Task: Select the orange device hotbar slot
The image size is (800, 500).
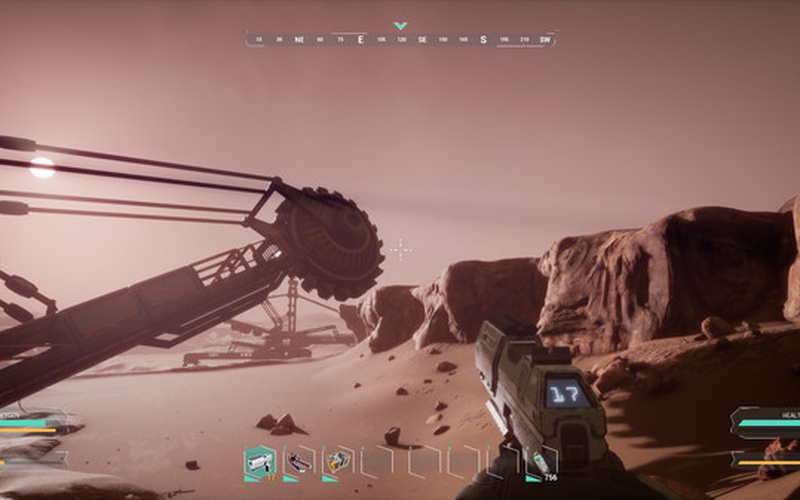Action: click(x=338, y=462)
